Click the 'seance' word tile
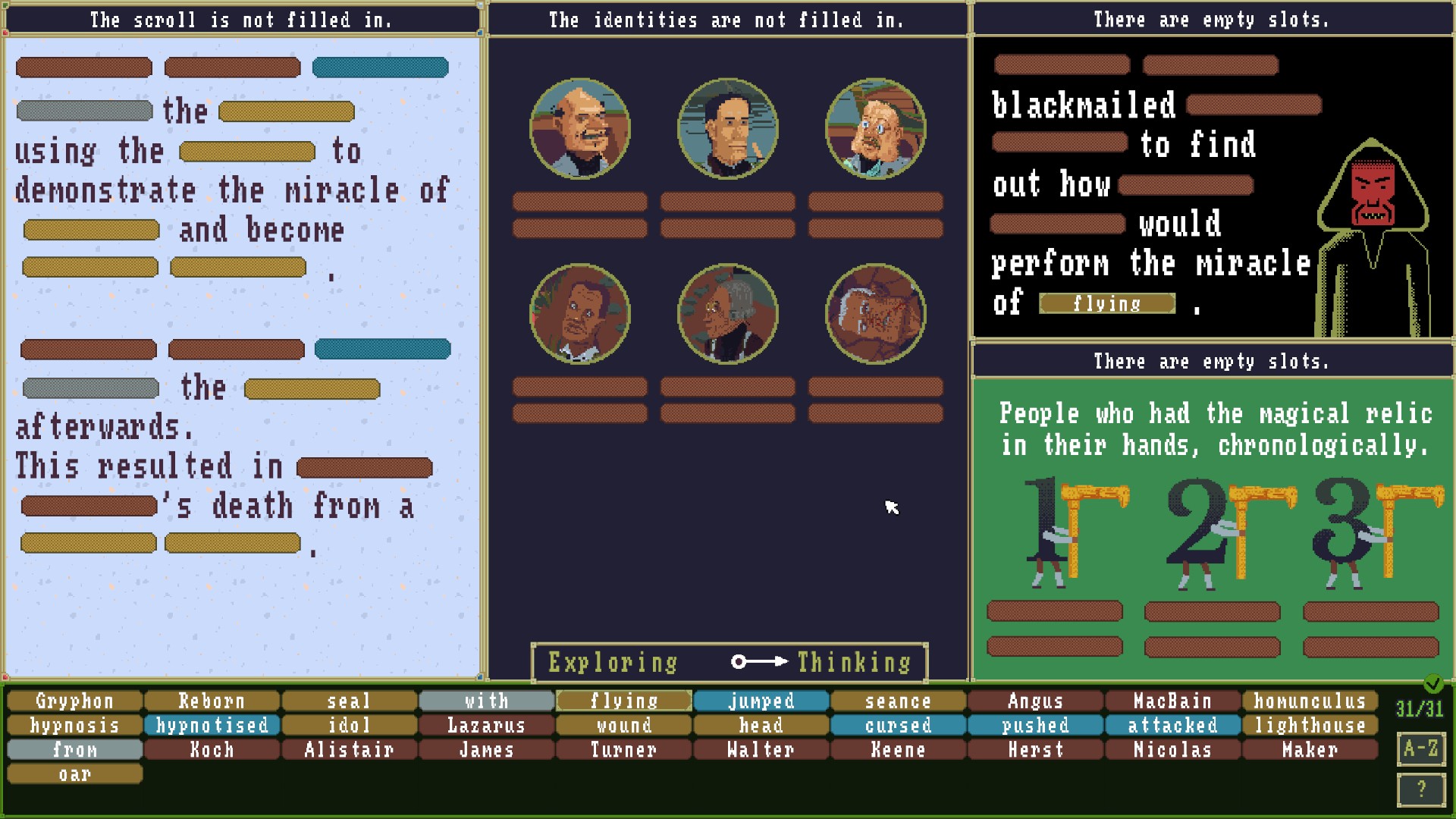The height and width of the screenshot is (819, 1456). (898, 701)
